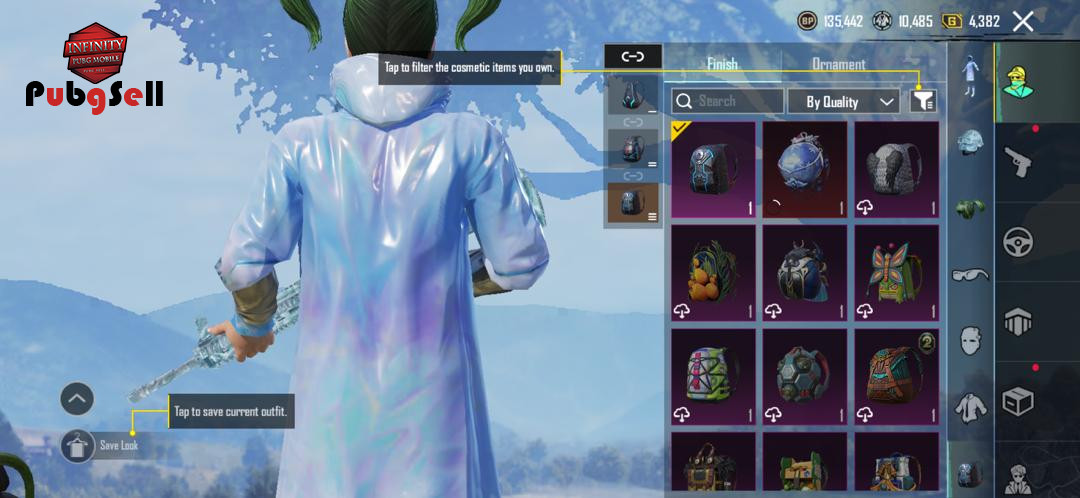This screenshot has width=1080, height=498.
Task: Pick the butterfly backpack skin
Action: coord(896,272)
